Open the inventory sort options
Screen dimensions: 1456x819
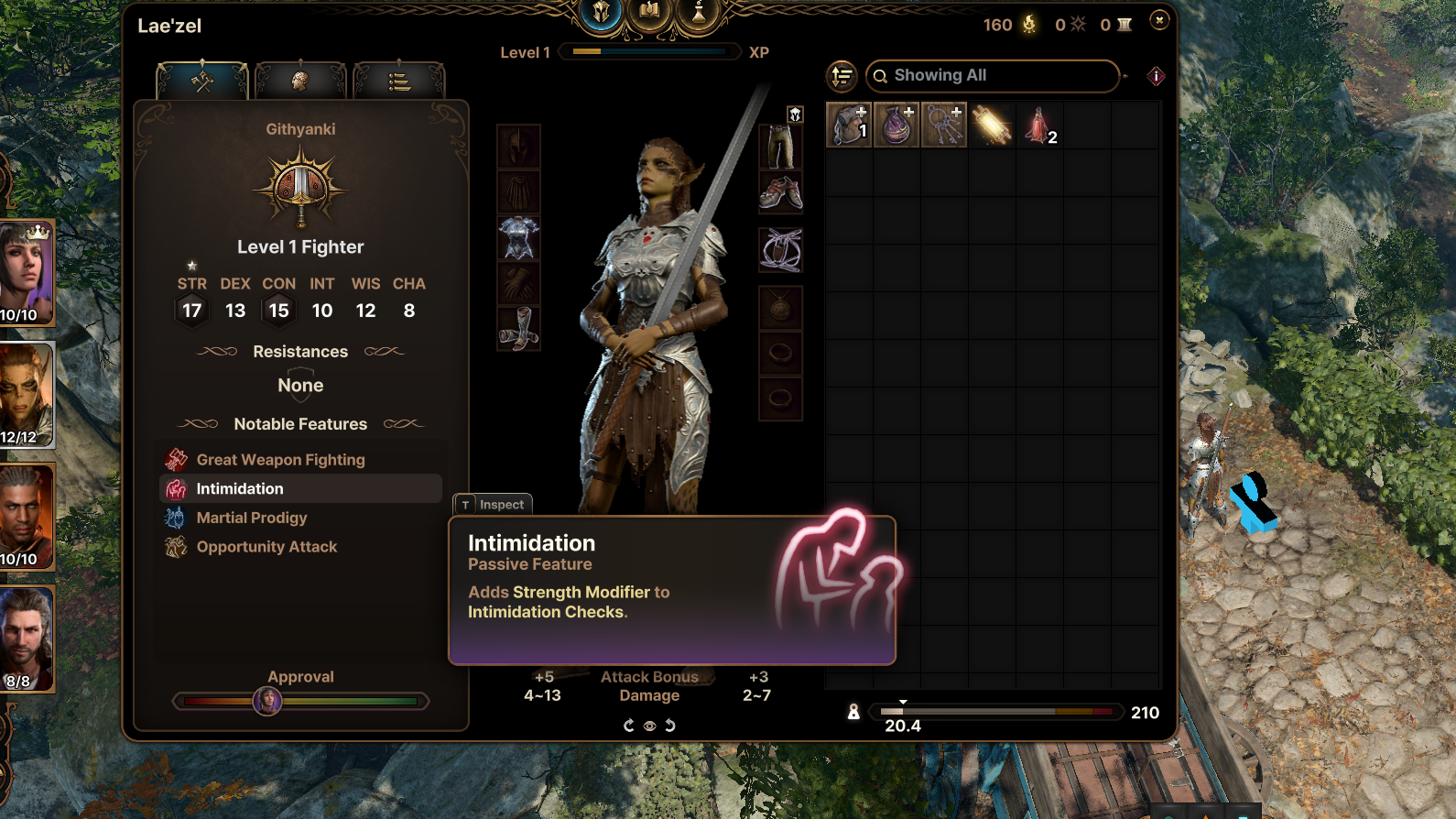842,76
